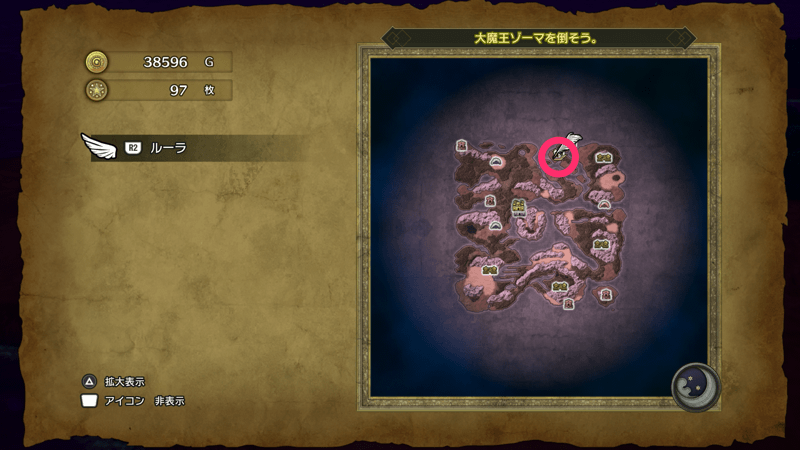Click the pink-circled current location marker

[x=559, y=155]
